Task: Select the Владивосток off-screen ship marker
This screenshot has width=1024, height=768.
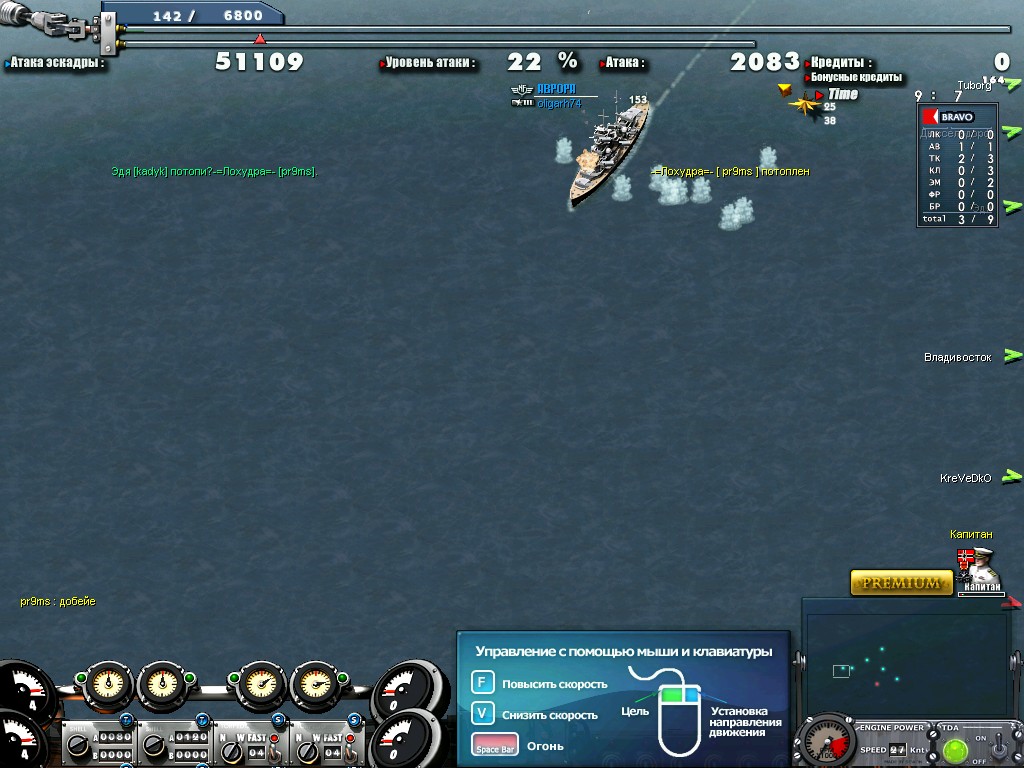Action: 1013,355
